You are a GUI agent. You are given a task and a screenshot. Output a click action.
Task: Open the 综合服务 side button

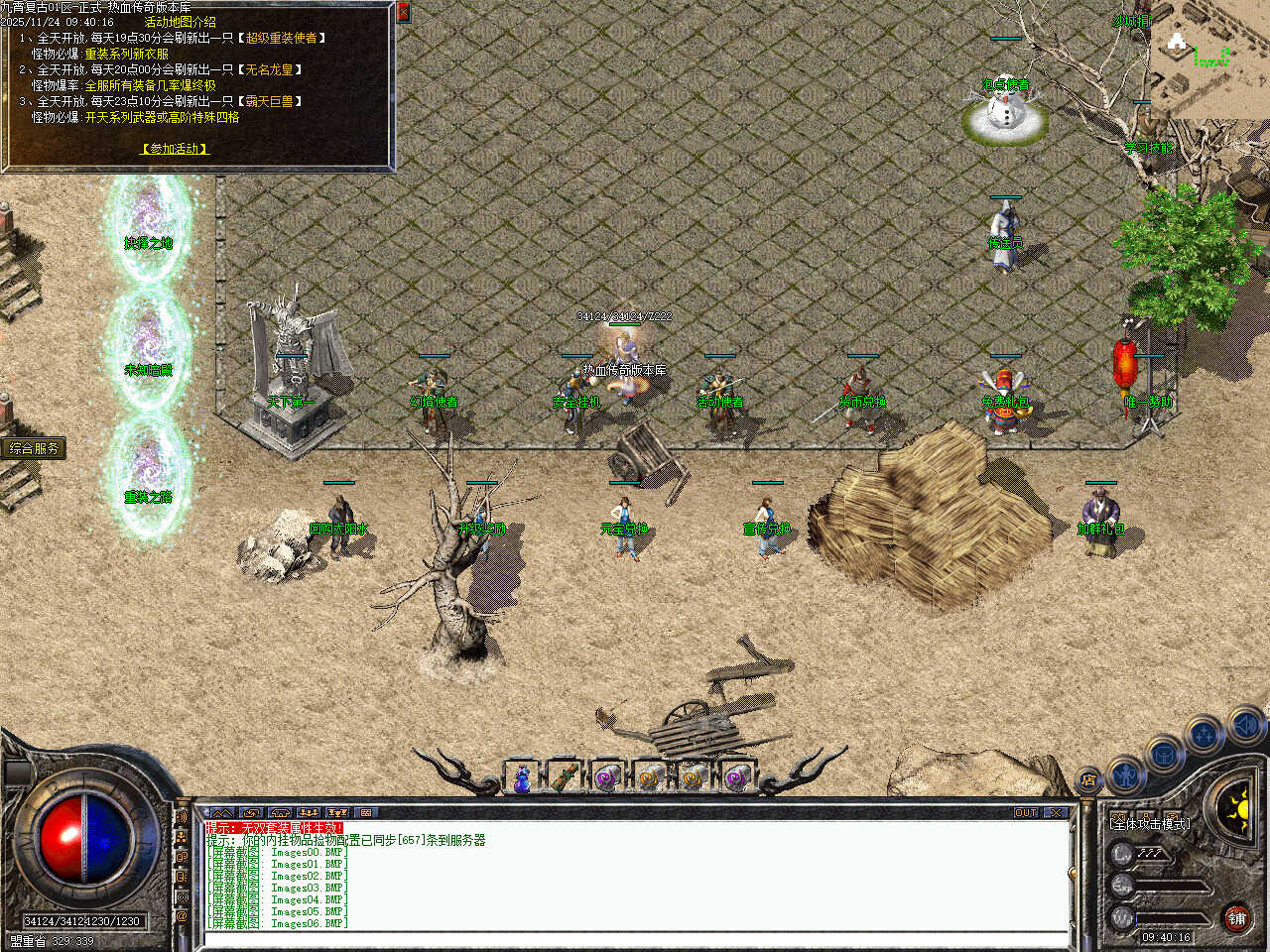pyautogui.click(x=34, y=448)
